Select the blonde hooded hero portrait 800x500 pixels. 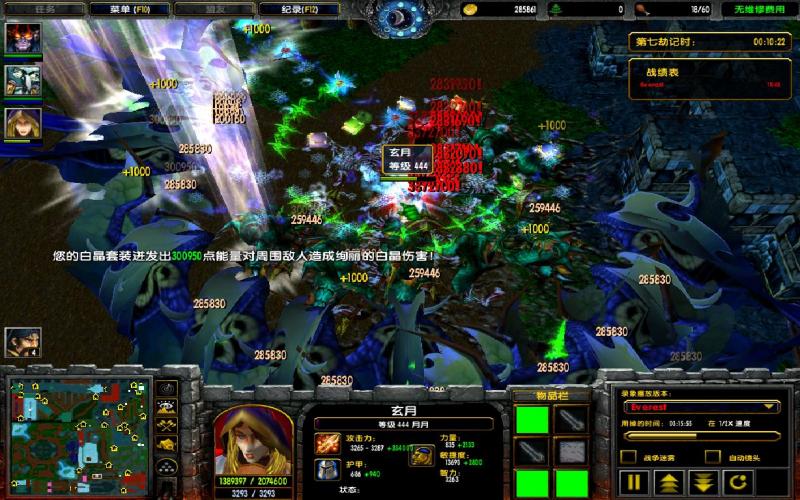click(x=23, y=122)
